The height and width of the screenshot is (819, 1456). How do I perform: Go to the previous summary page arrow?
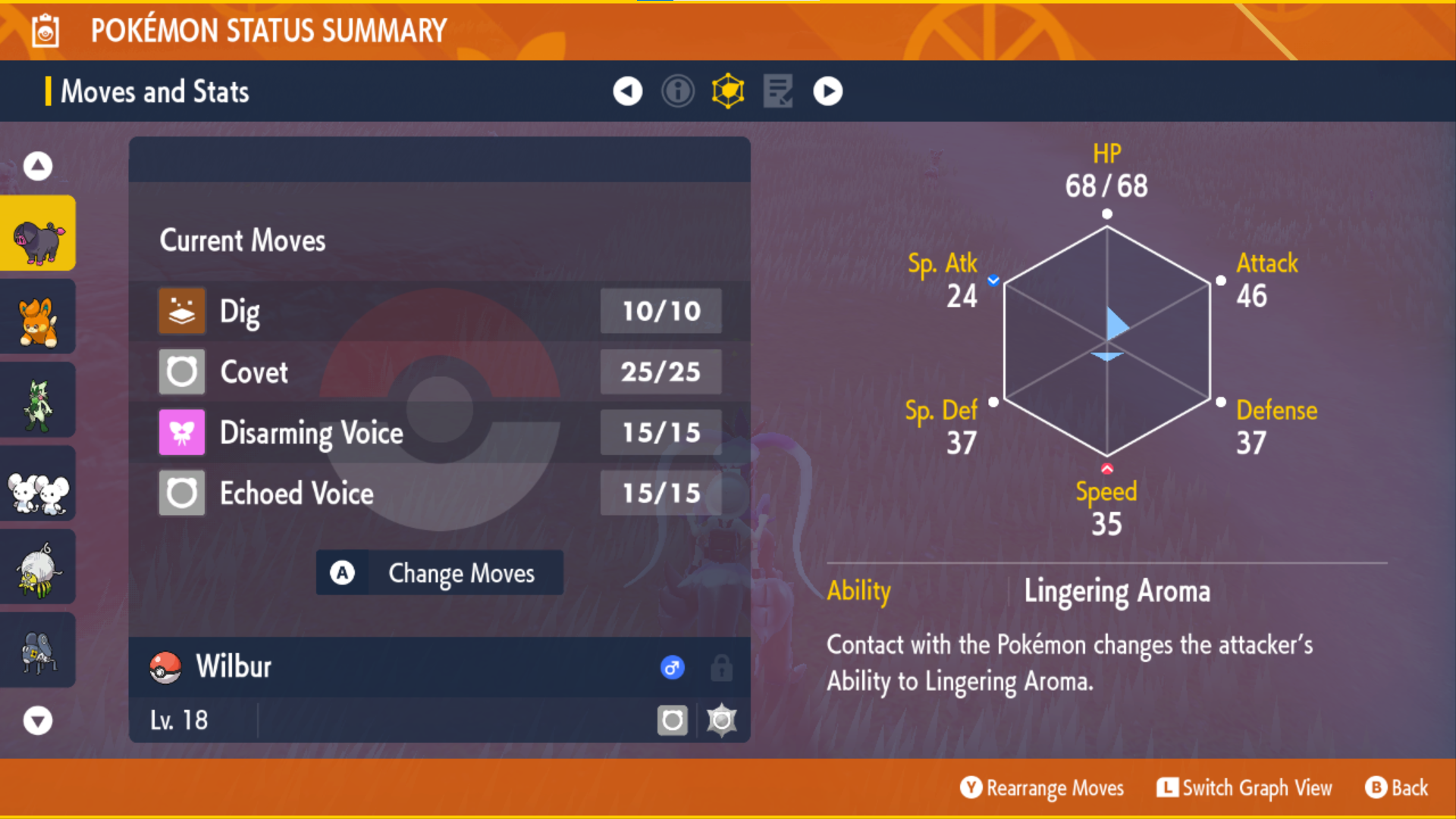click(x=627, y=92)
